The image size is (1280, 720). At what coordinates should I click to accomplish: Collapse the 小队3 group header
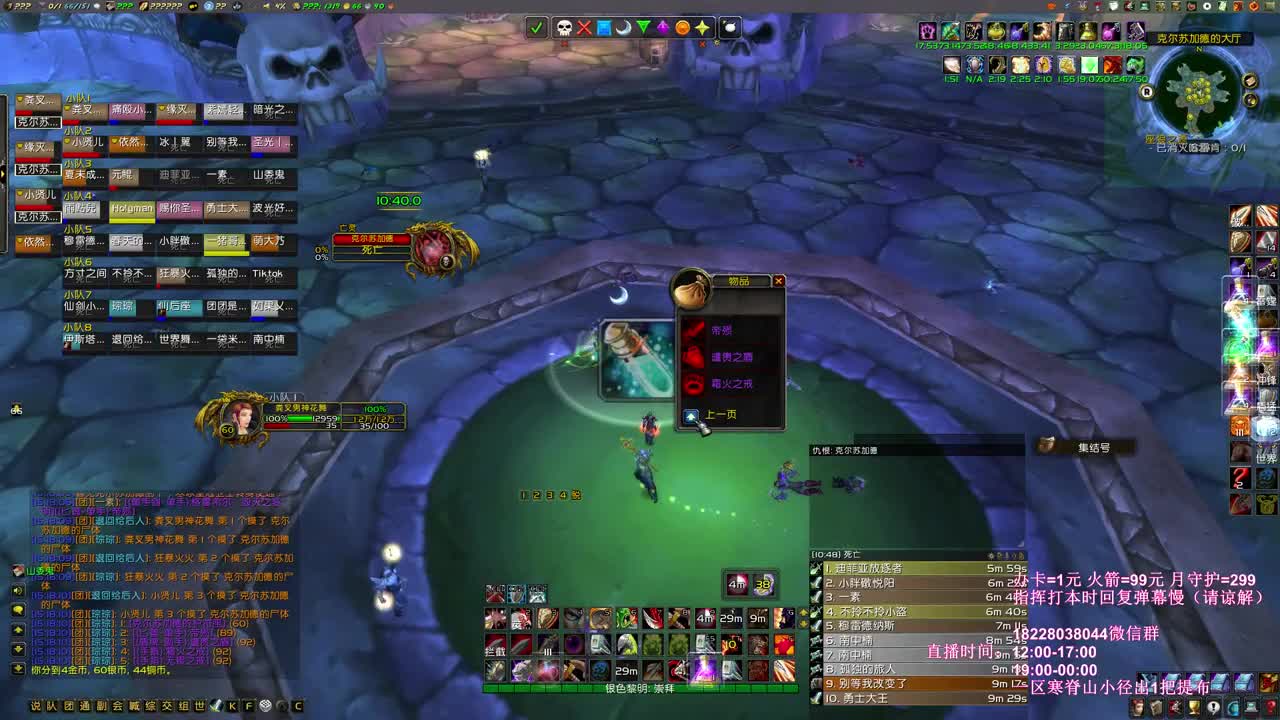[x=76, y=162]
